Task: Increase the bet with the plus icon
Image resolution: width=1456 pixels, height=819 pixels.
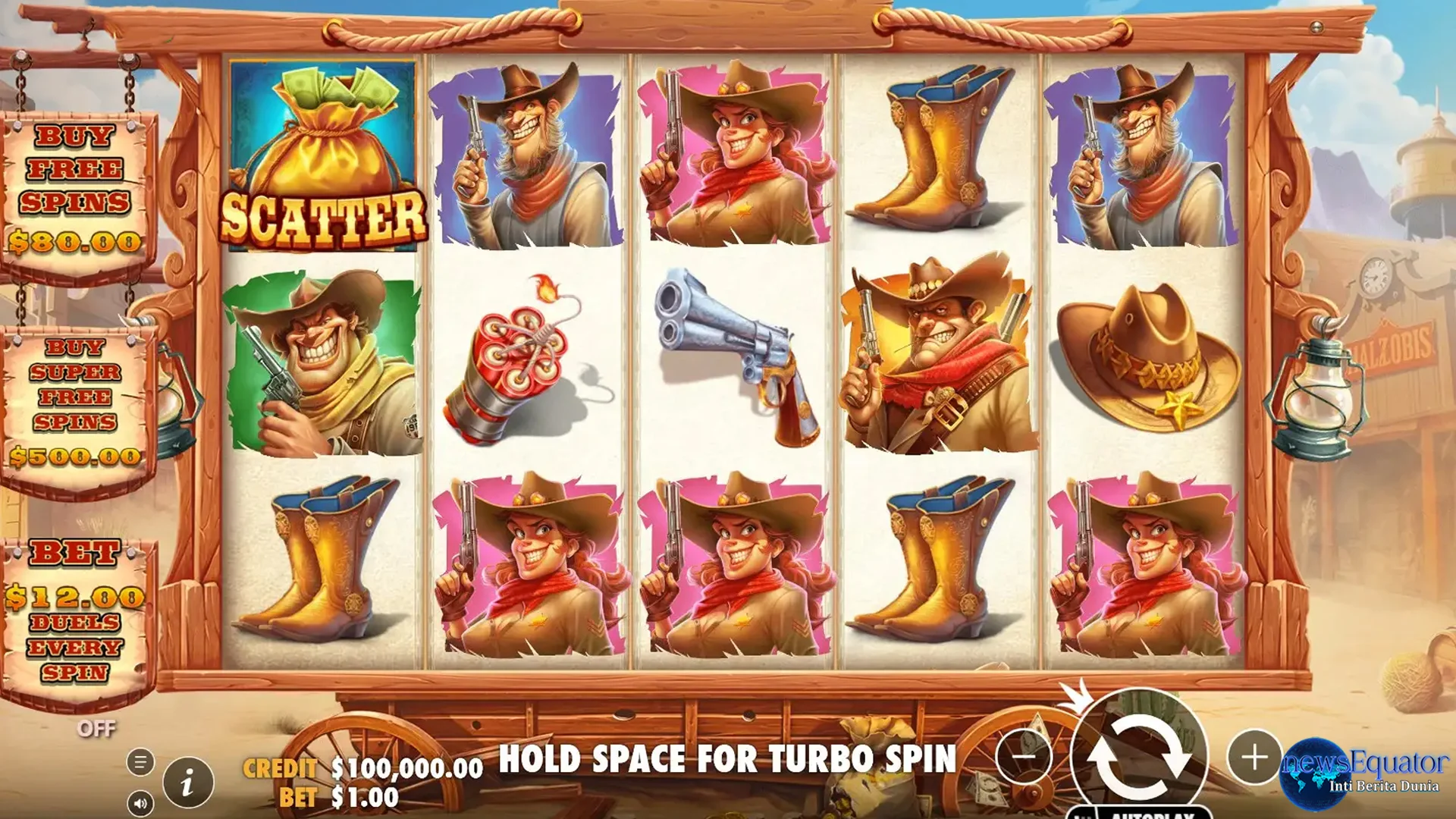Action: coord(1254,755)
